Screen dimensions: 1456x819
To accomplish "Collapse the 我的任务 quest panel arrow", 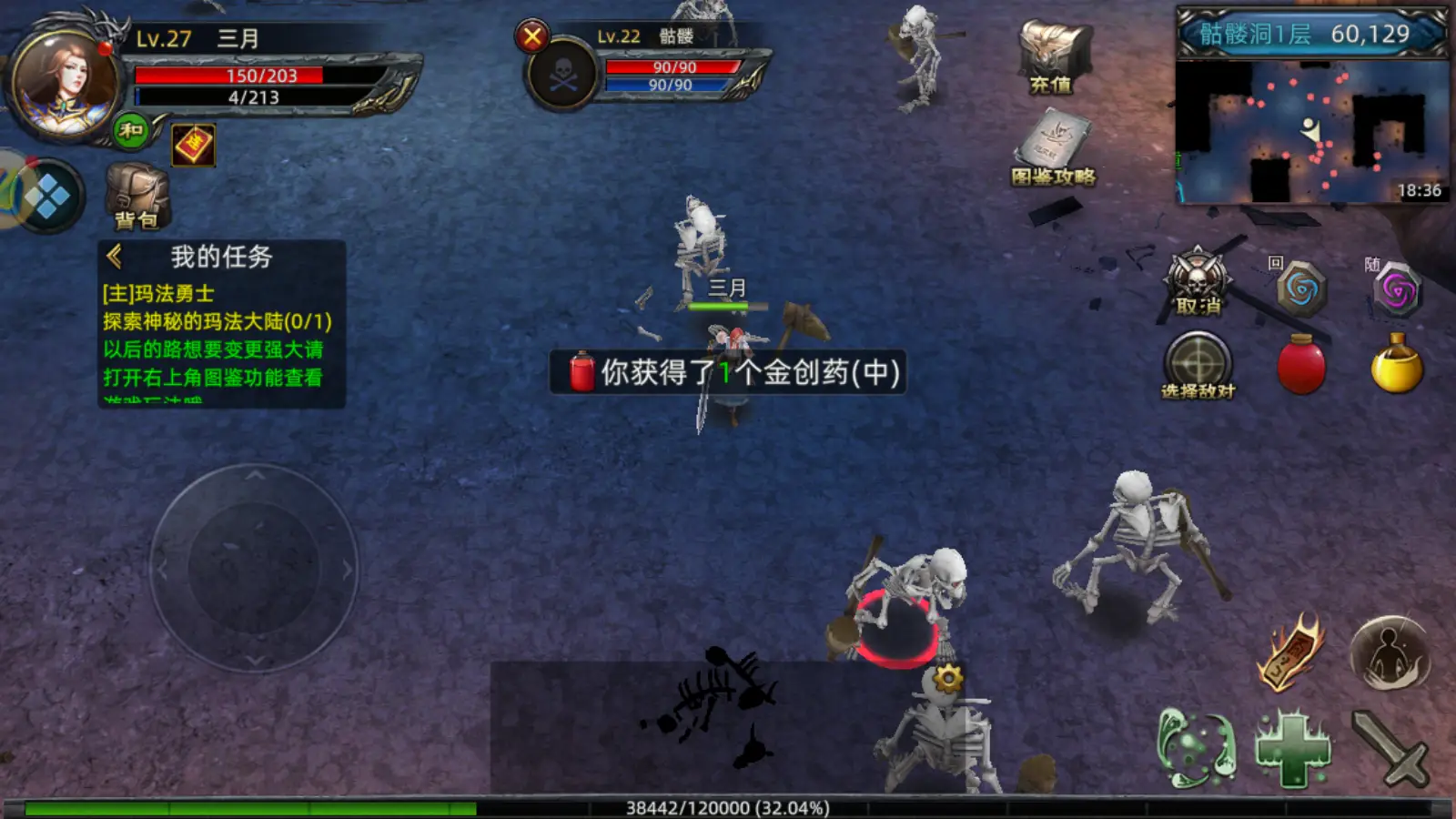I will [x=113, y=257].
